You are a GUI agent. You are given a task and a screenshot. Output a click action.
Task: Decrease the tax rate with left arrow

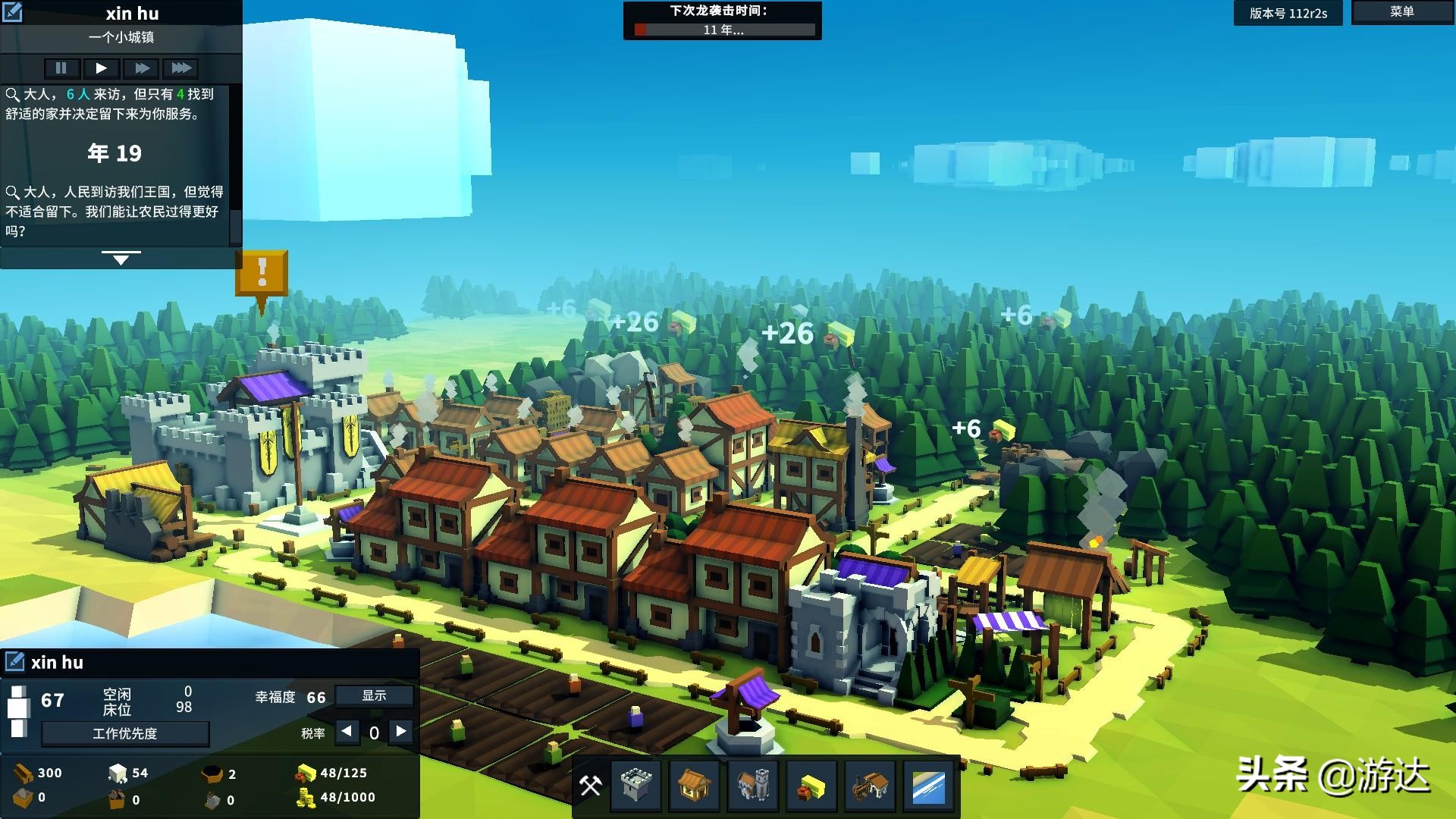pyautogui.click(x=347, y=732)
